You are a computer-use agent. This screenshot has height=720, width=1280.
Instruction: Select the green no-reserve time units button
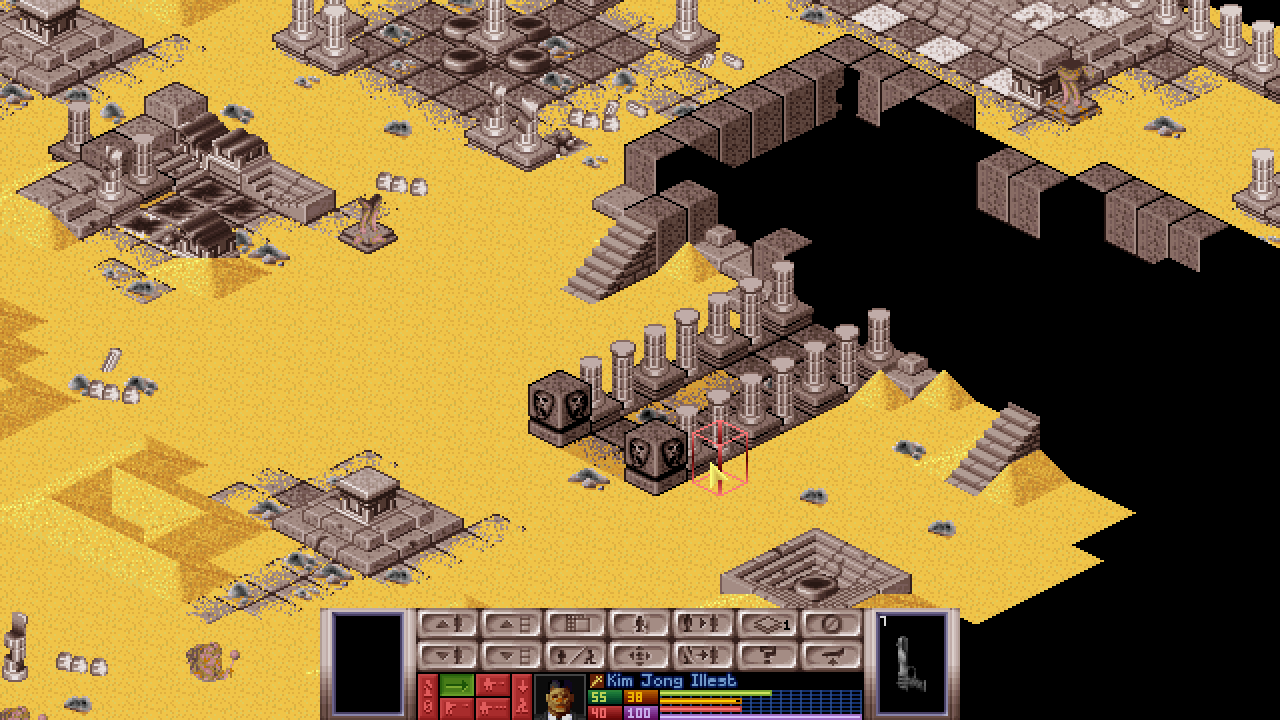coord(457,685)
